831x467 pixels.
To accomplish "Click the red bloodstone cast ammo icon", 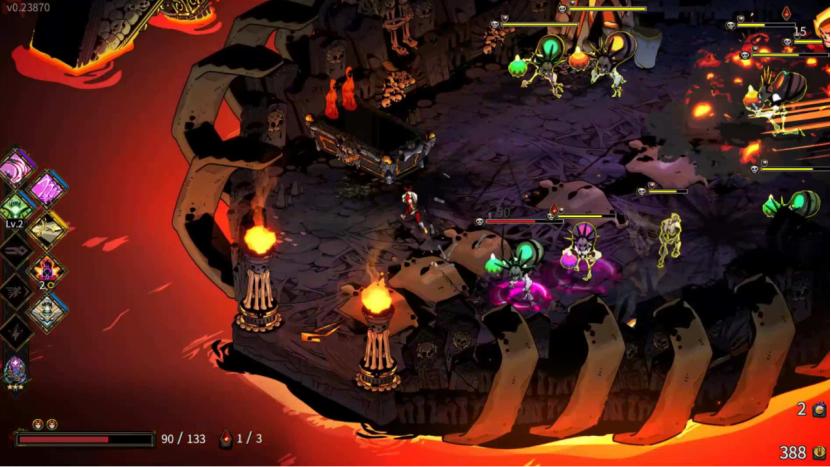I will [x=227, y=438].
